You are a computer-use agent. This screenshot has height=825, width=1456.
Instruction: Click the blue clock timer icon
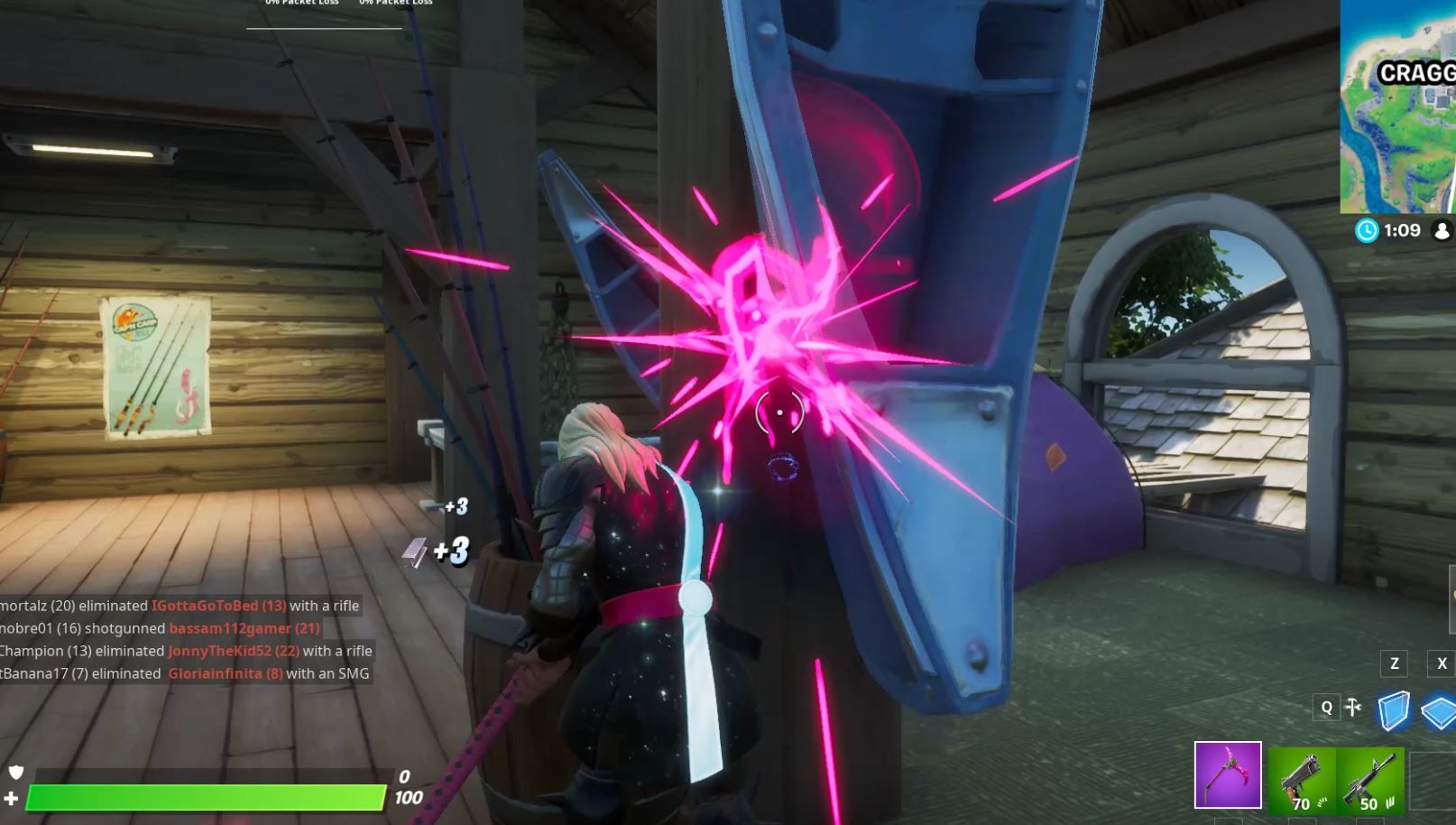tap(1369, 230)
